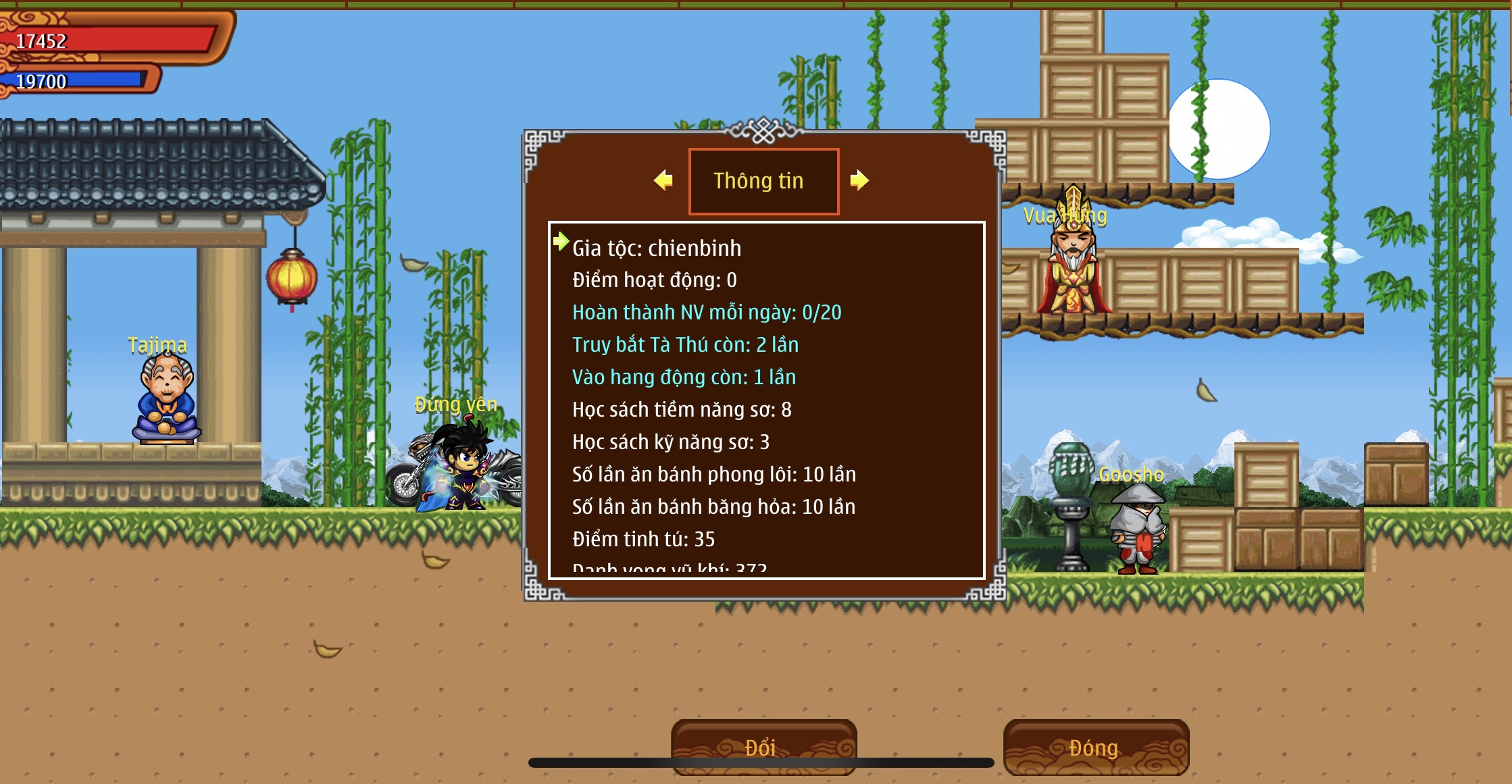Switch to the next tab with right arrow
Image resolution: width=1512 pixels, height=784 pixels.
(x=859, y=180)
